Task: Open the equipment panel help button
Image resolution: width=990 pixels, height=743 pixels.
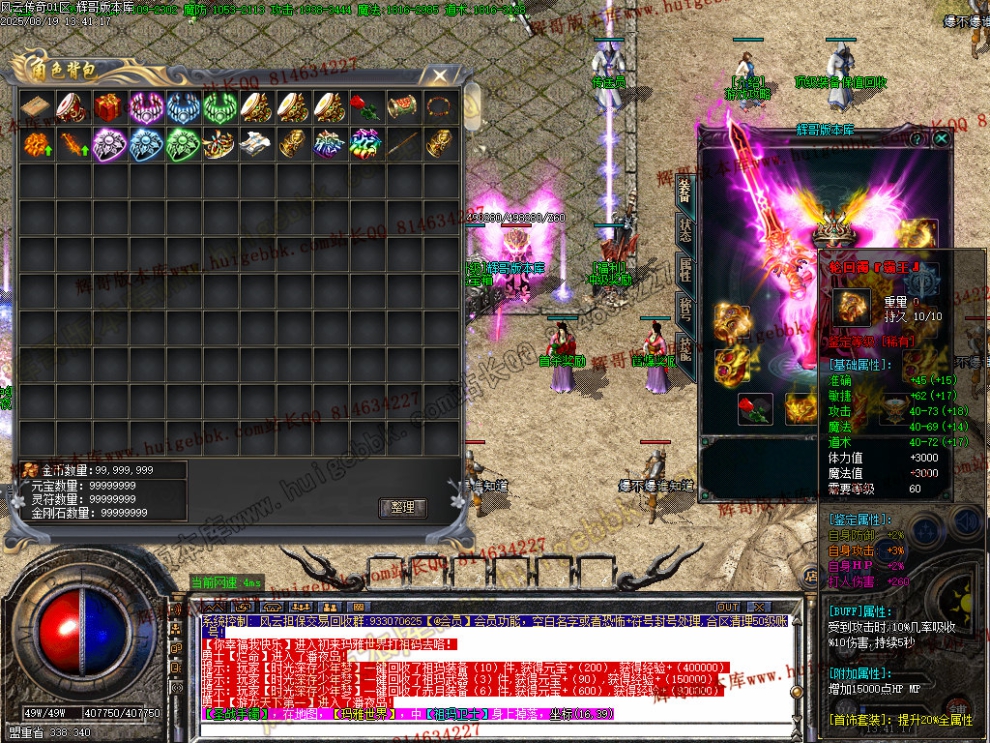Action: tap(916, 140)
